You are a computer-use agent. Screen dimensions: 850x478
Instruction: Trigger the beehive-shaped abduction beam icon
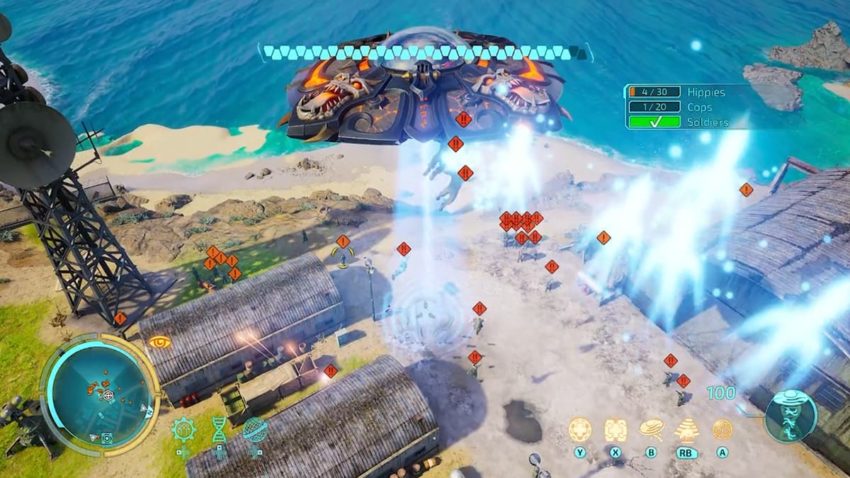(x=687, y=429)
